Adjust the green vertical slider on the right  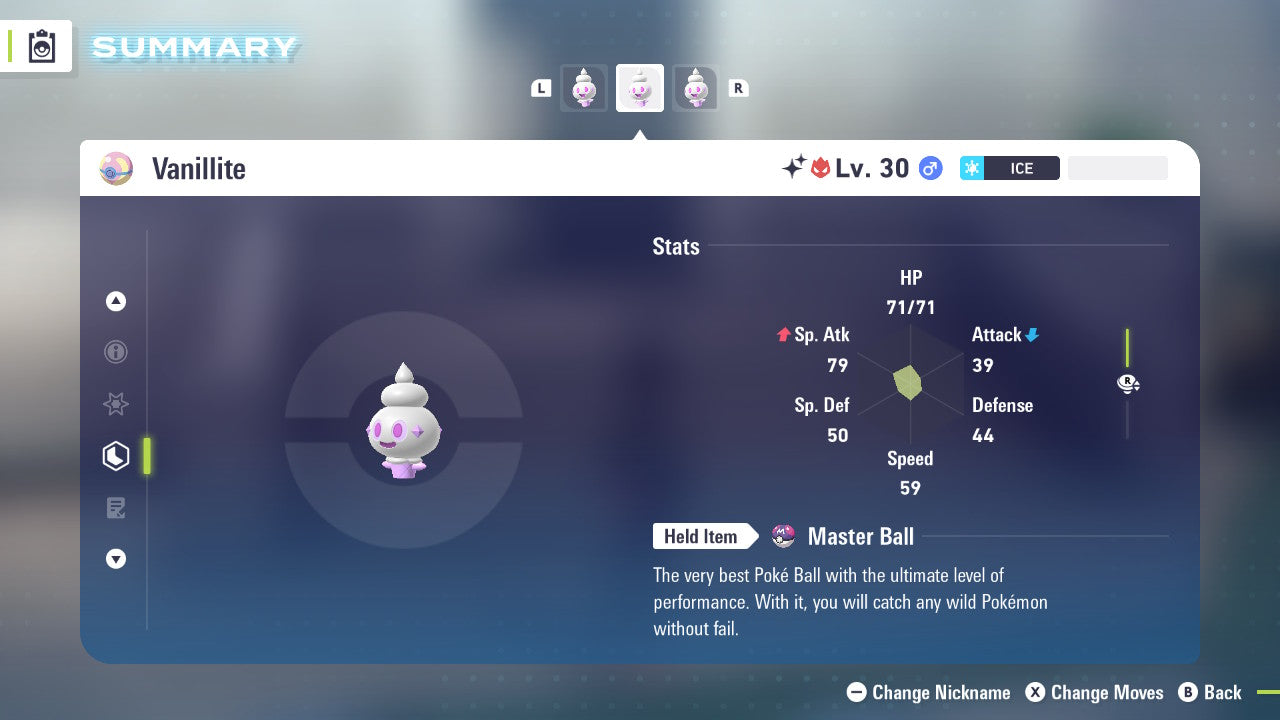point(1128,350)
